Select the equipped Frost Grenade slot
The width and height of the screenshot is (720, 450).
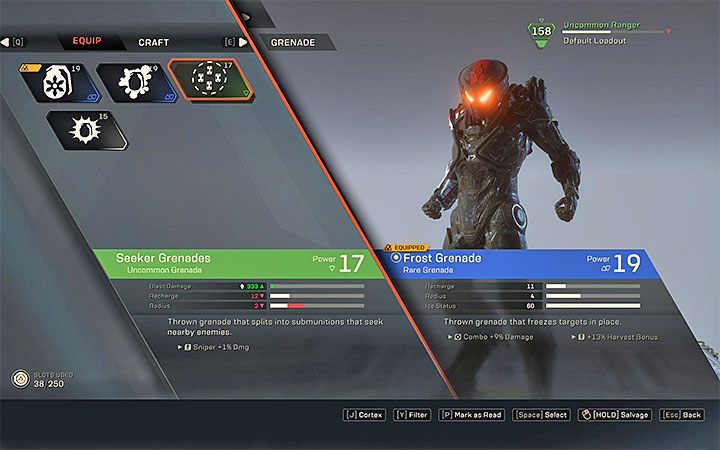point(57,82)
